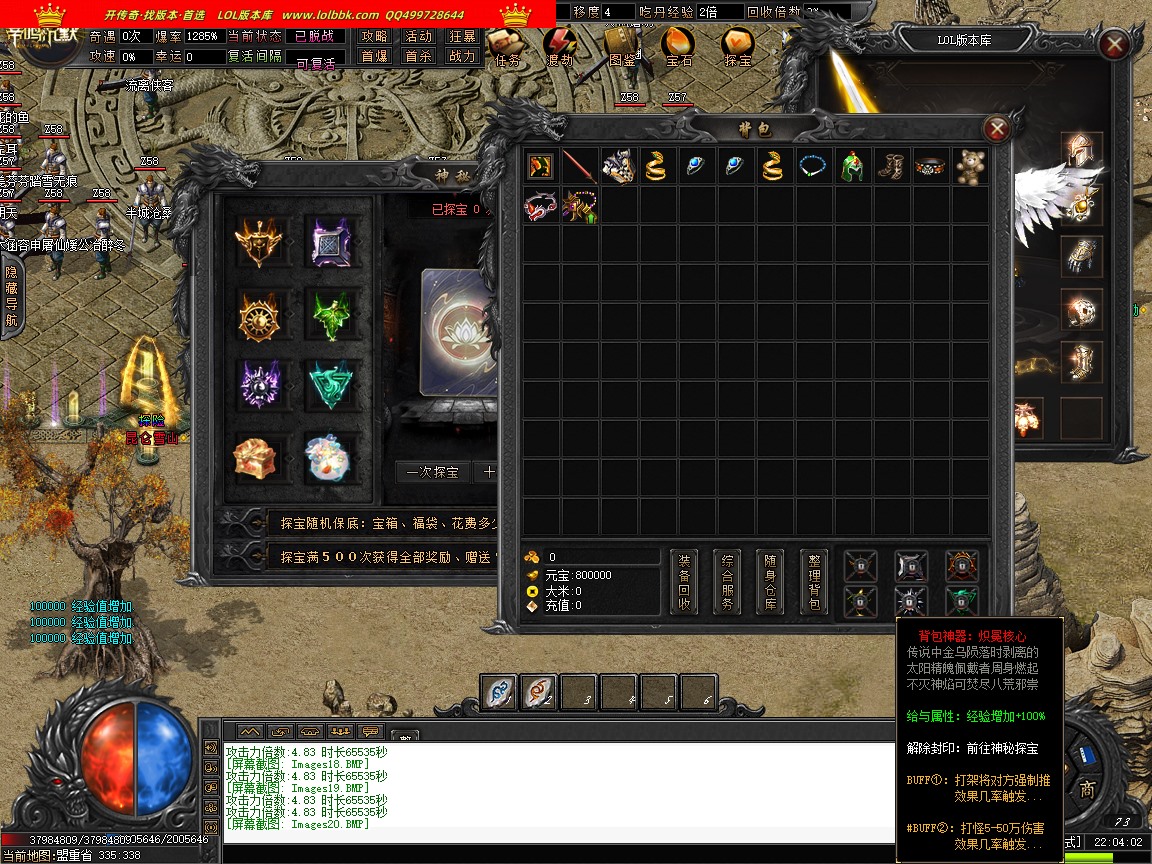Open the 宝石 gem menu icon

click(x=679, y=45)
